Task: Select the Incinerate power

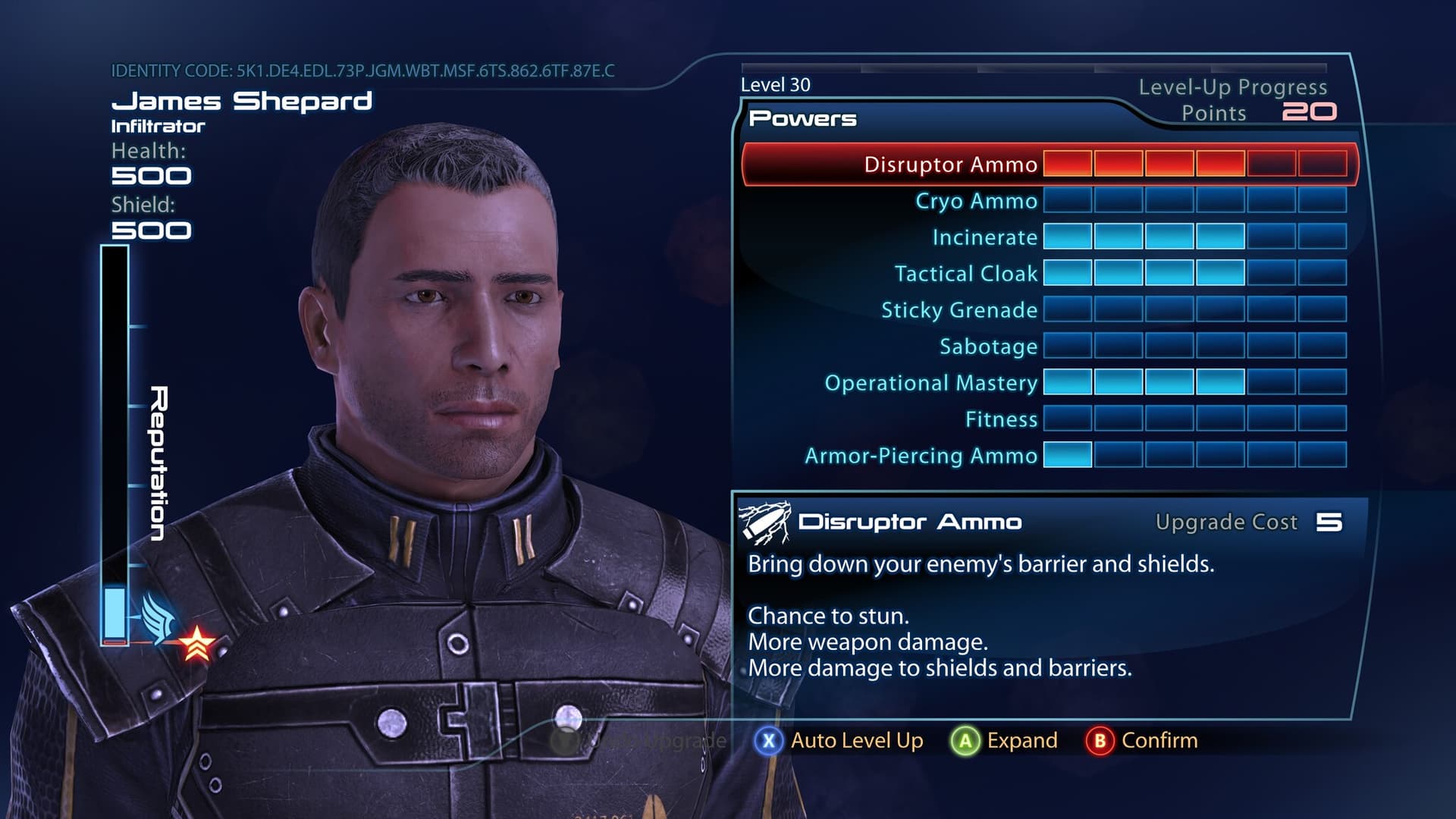Action: pos(984,237)
